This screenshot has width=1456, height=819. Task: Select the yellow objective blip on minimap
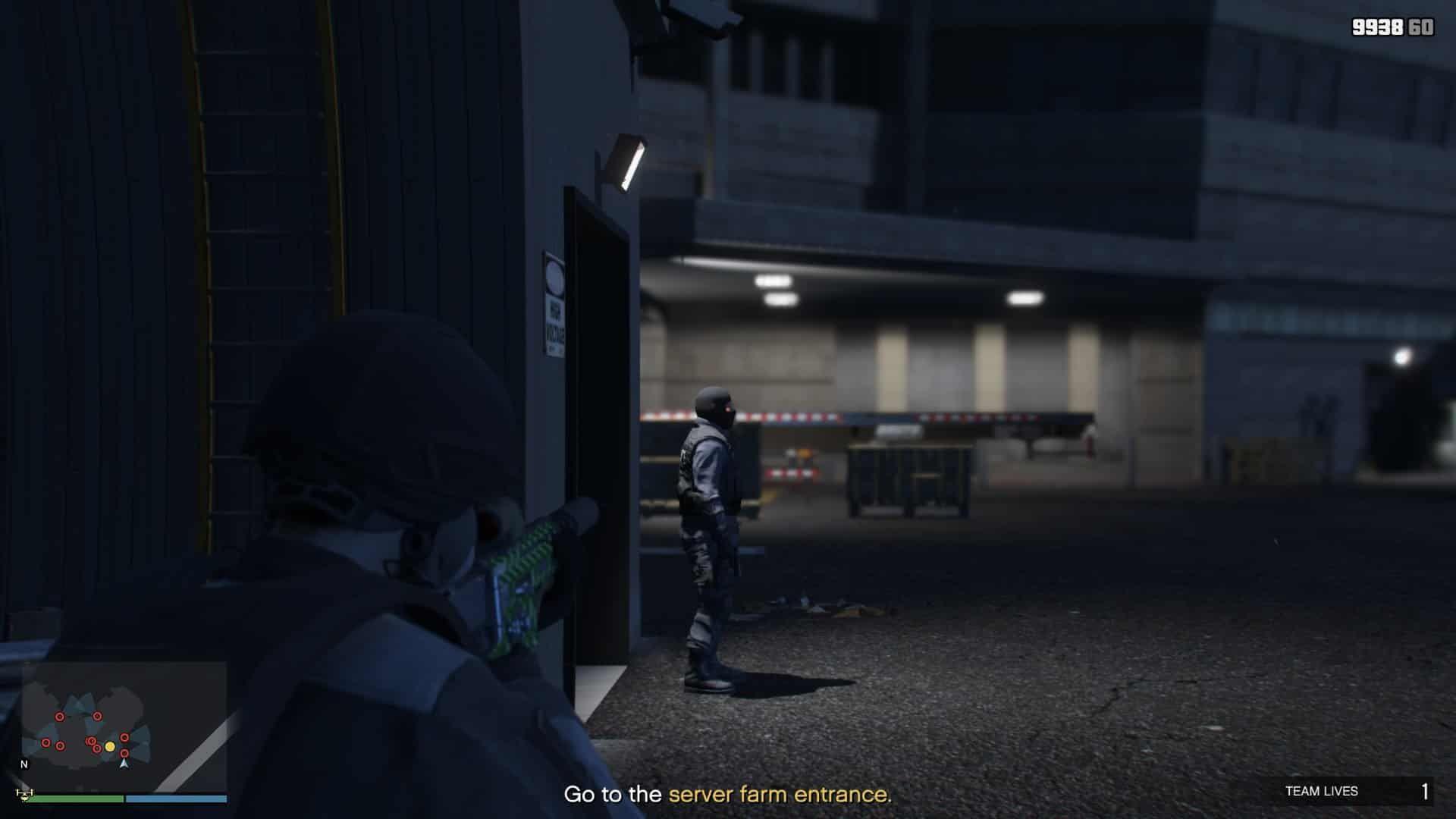(x=110, y=747)
